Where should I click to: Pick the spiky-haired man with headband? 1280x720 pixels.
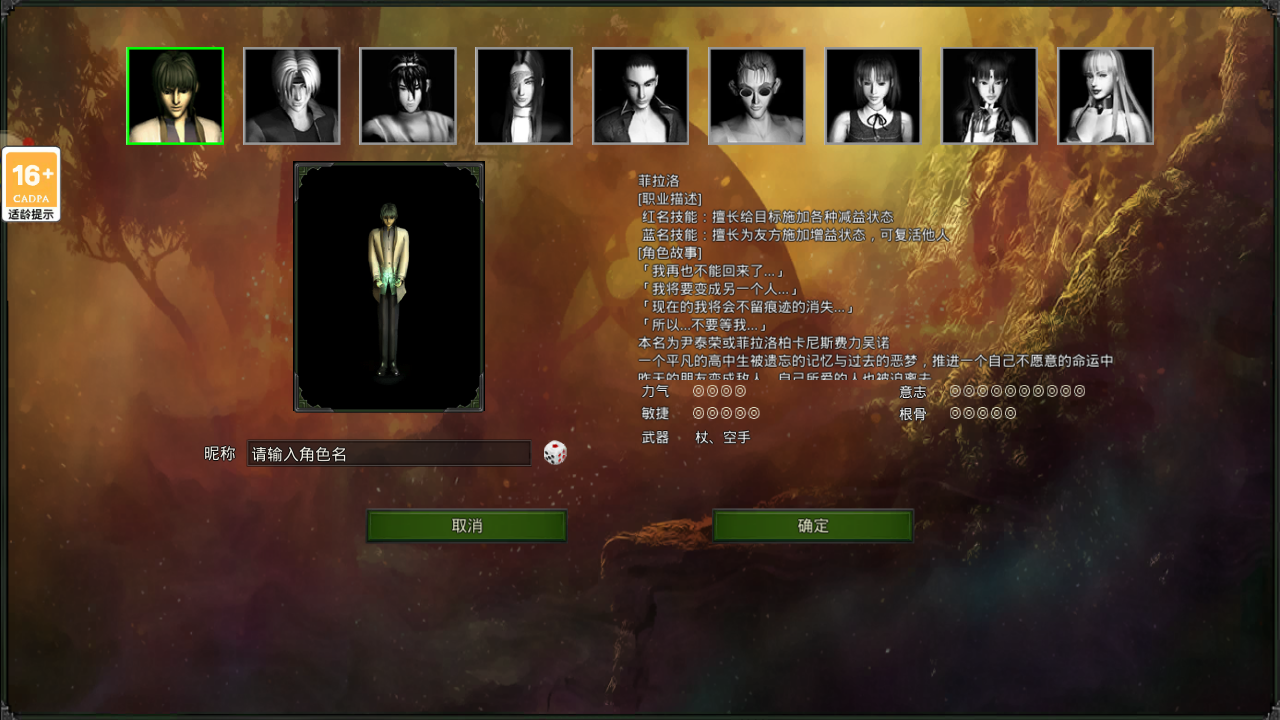tap(408, 96)
